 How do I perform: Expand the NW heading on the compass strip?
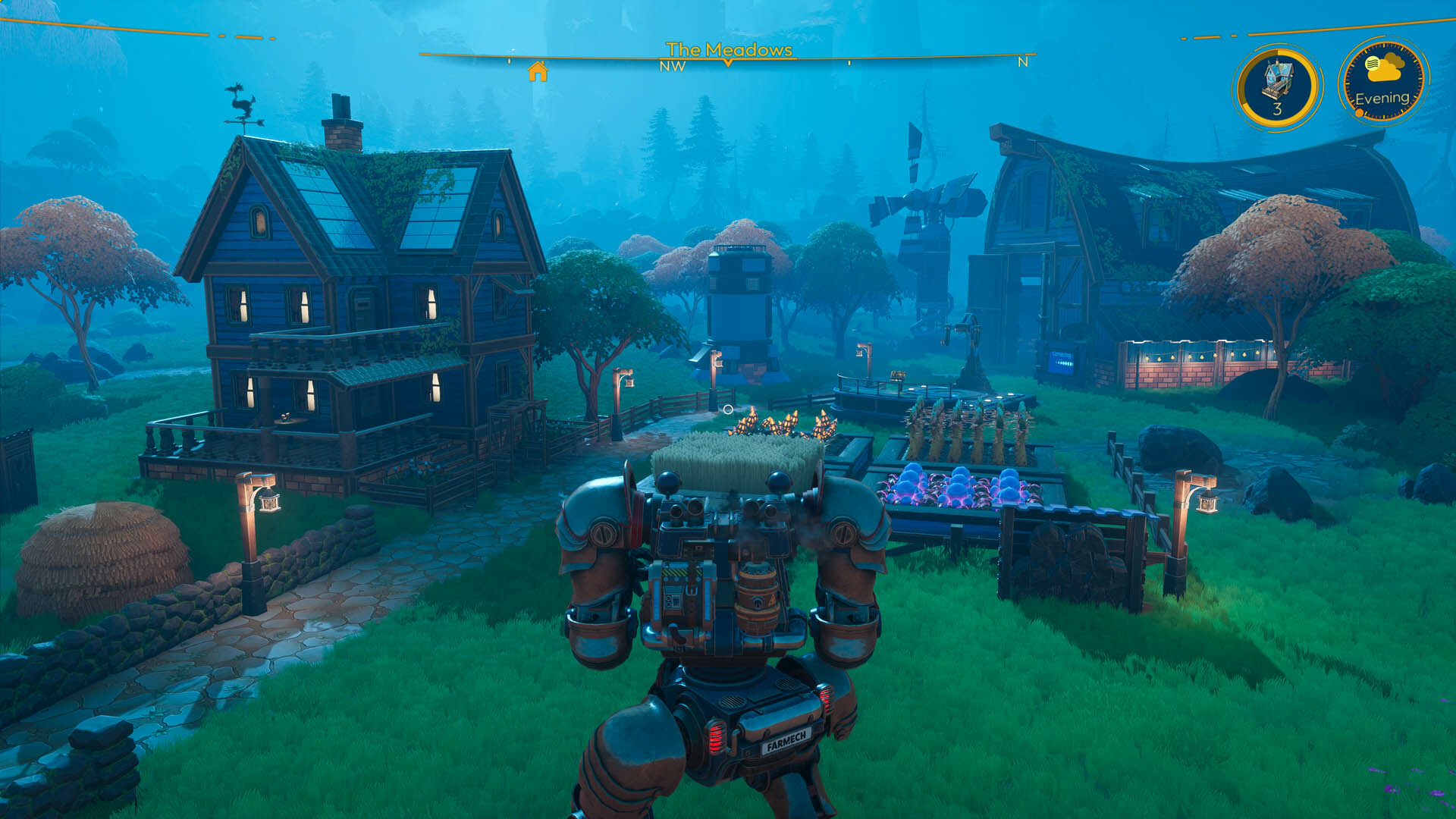pos(673,67)
